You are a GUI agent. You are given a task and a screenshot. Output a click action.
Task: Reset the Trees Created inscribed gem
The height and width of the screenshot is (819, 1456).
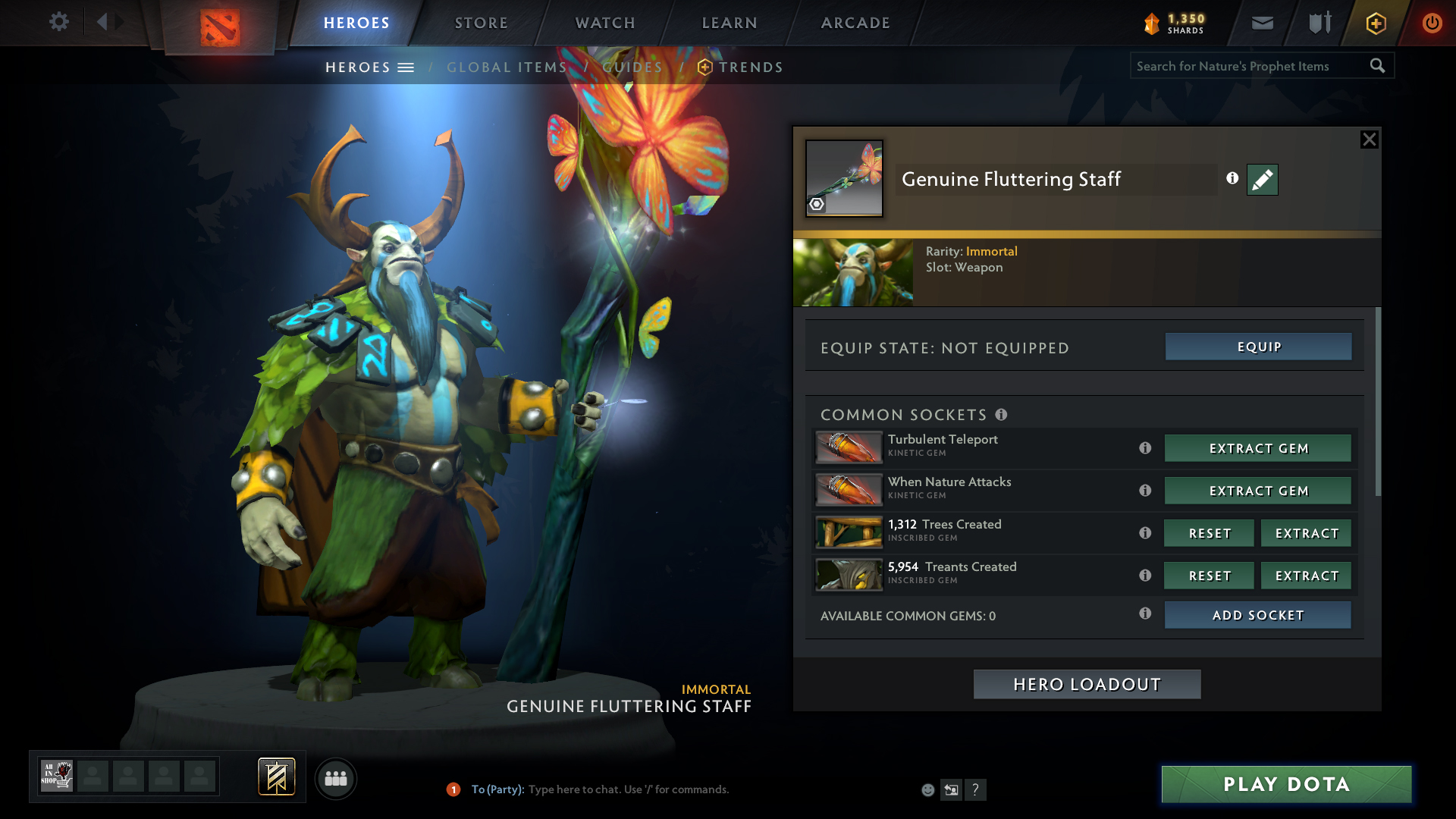[1209, 533]
